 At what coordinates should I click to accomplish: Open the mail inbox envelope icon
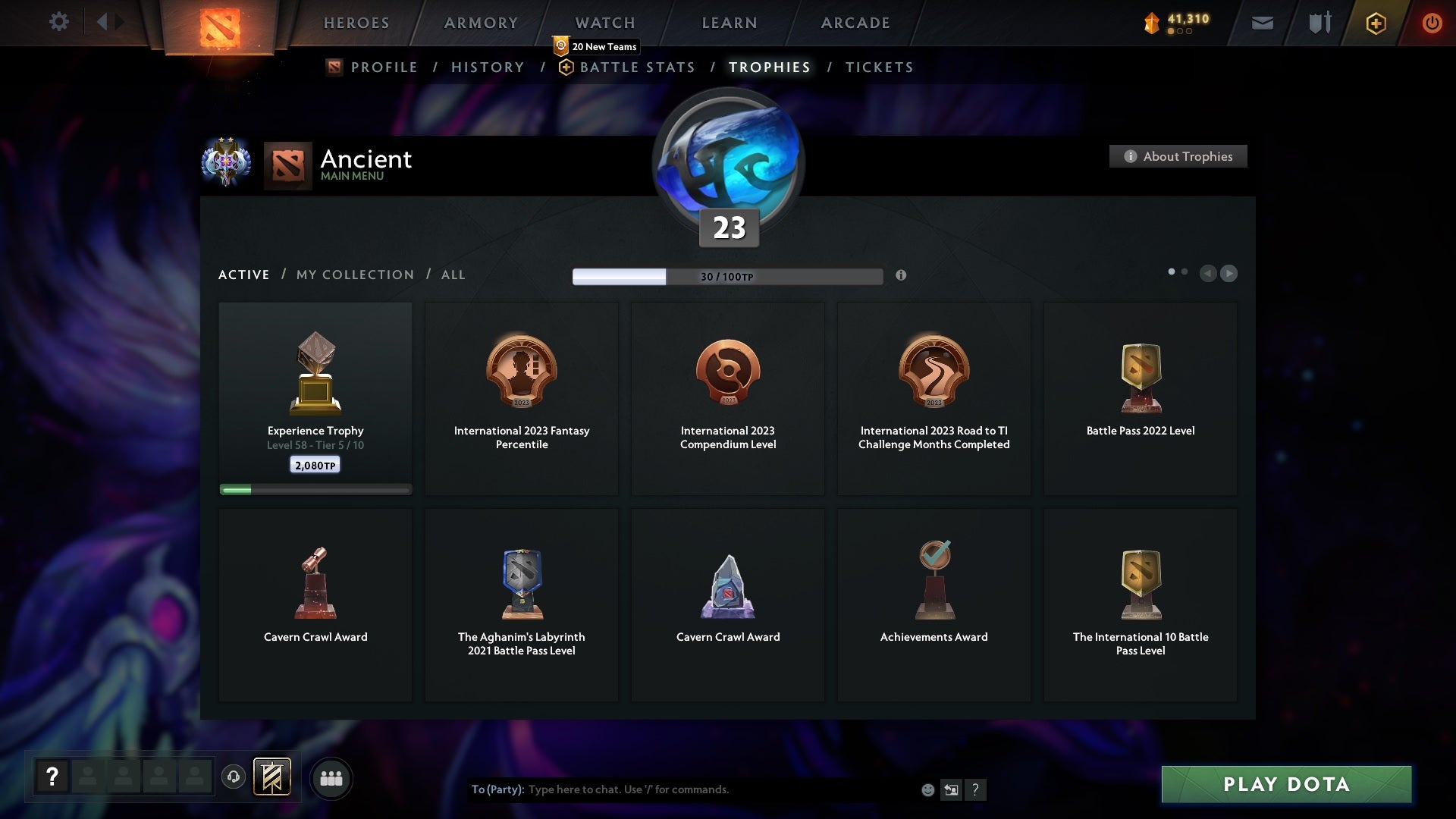click(1261, 23)
